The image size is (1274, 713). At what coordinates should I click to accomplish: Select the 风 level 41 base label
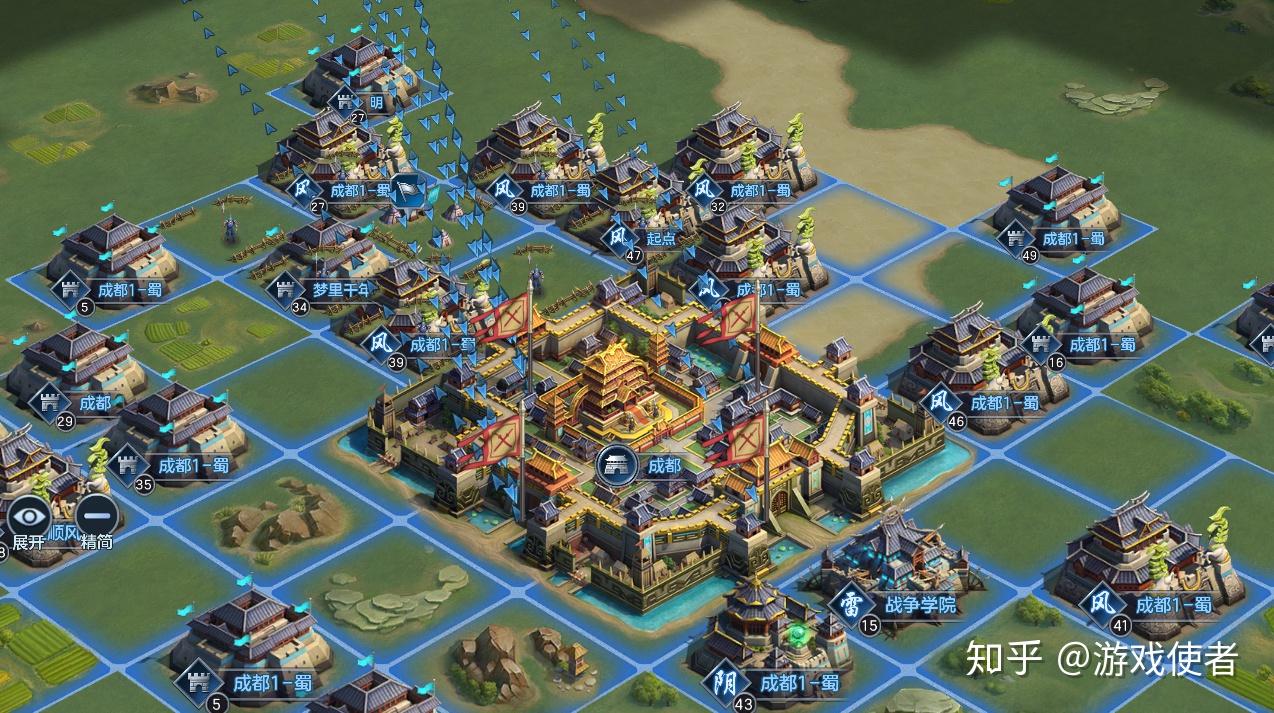point(1172,604)
